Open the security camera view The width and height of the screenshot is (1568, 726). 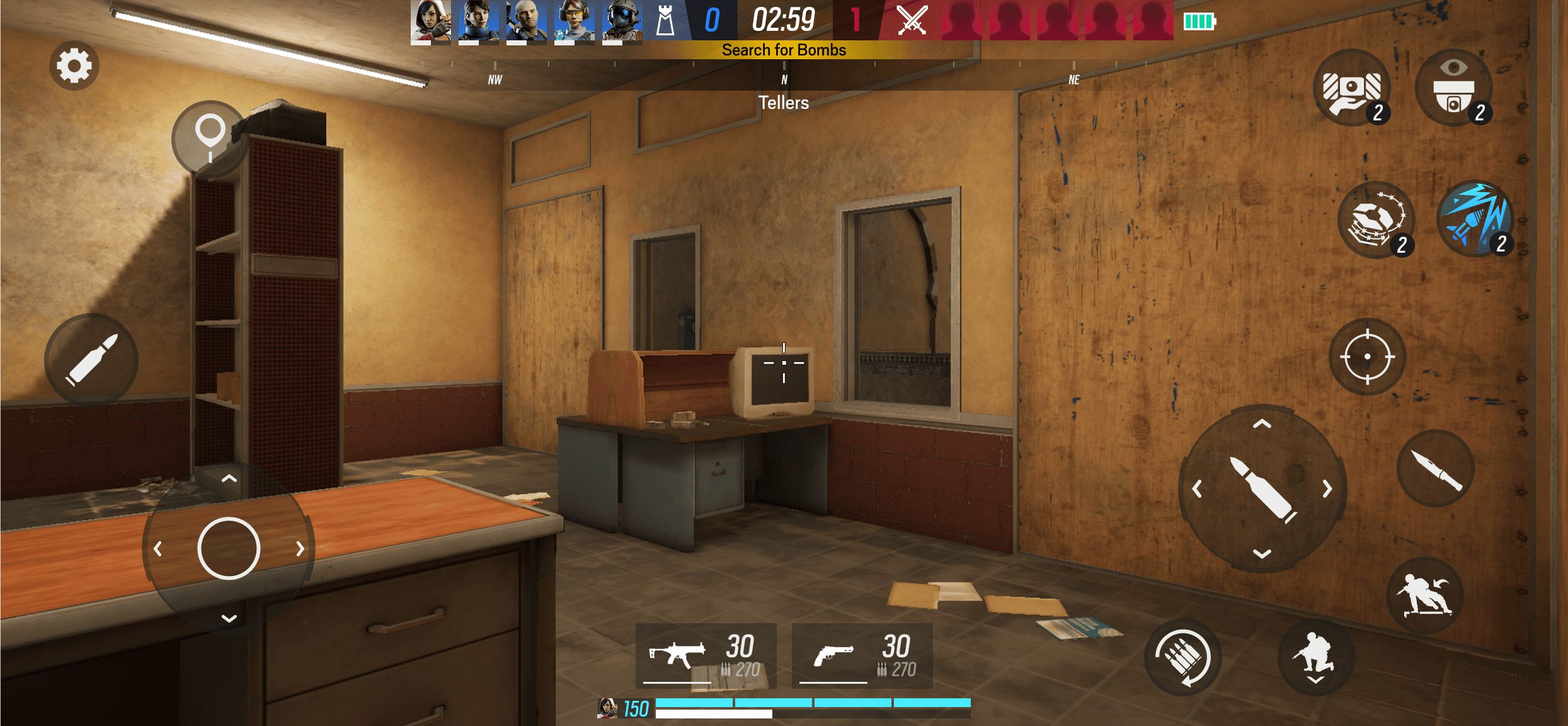point(1454,89)
